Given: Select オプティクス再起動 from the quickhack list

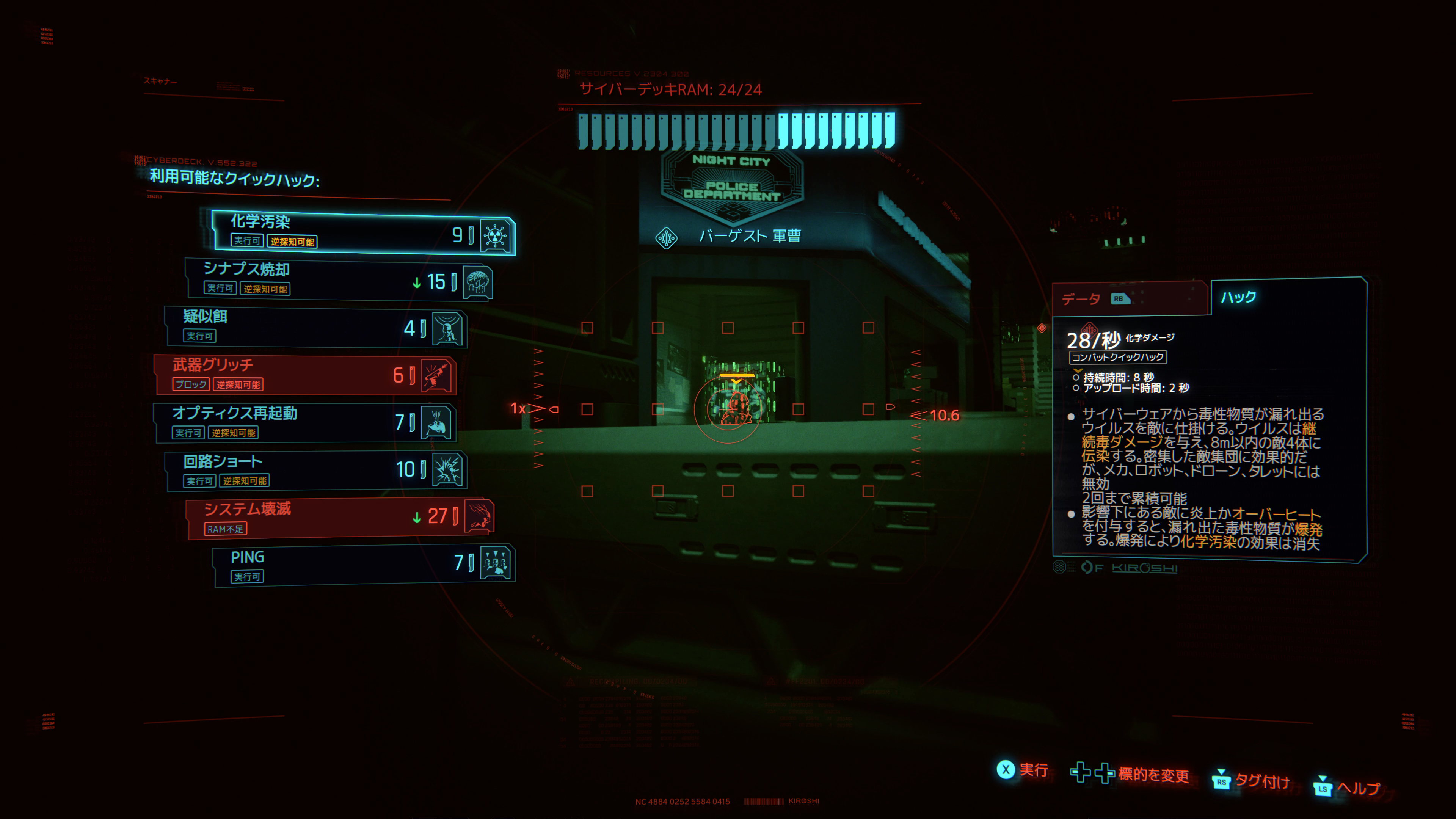Looking at the screenshot, I should pos(305,422).
